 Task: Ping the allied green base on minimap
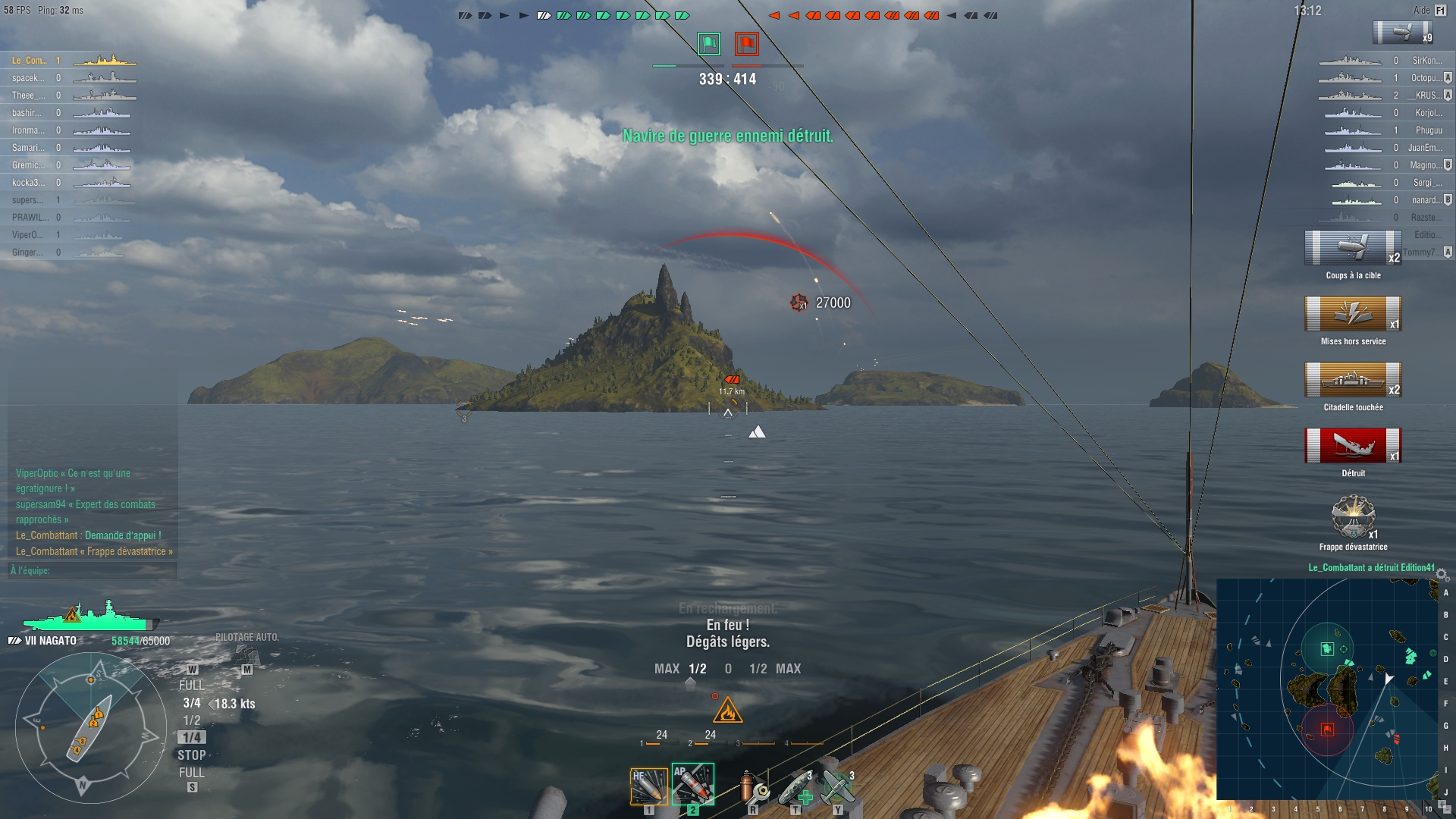[1327, 648]
